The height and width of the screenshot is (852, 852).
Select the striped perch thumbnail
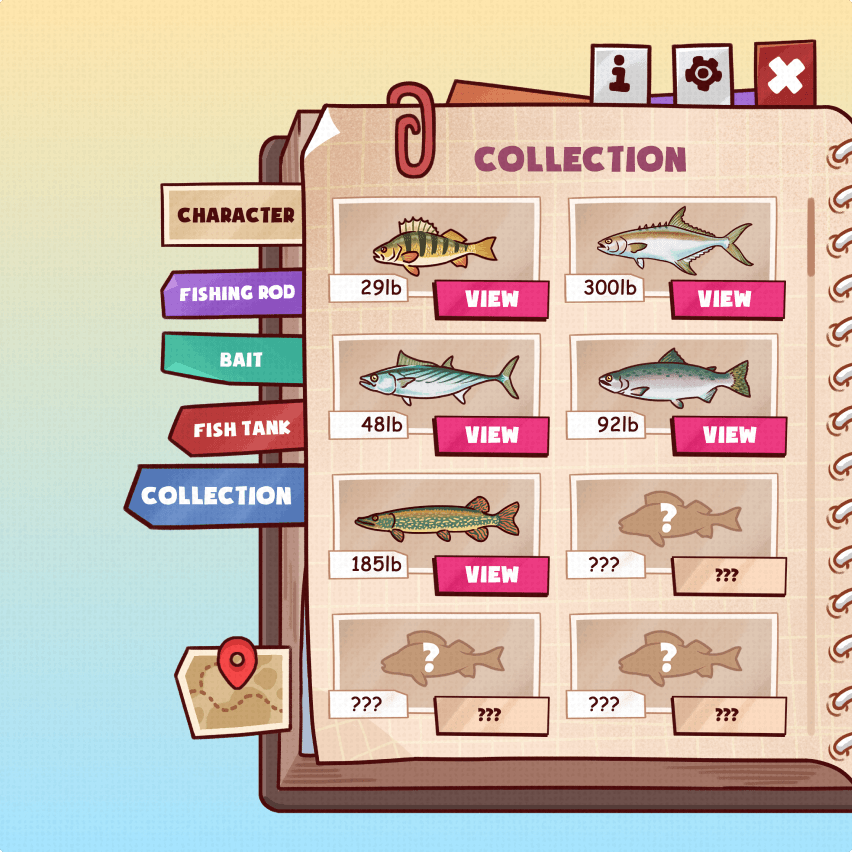click(x=435, y=242)
